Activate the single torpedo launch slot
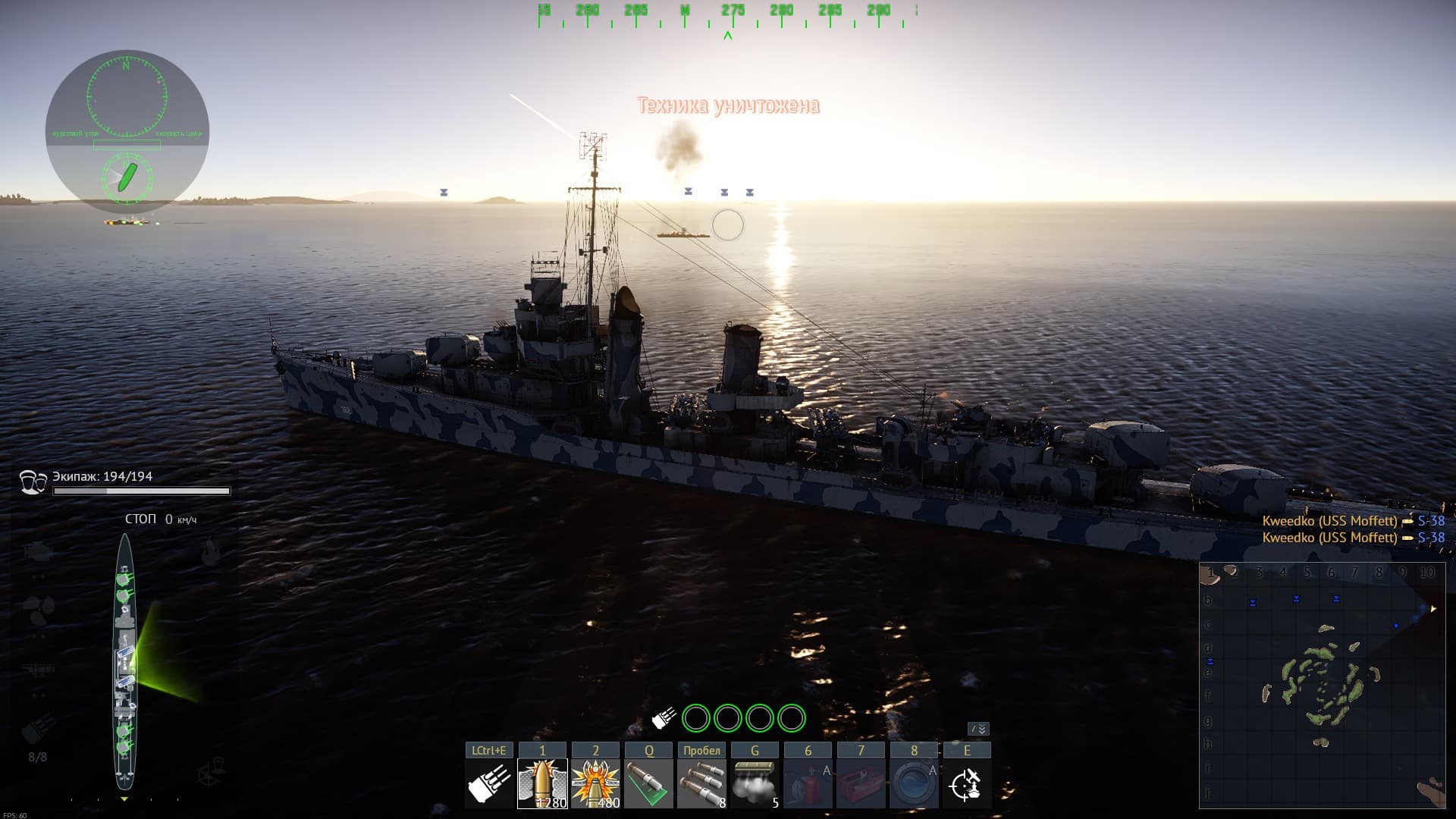Image resolution: width=1456 pixels, height=819 pixels. pos(649,783)
